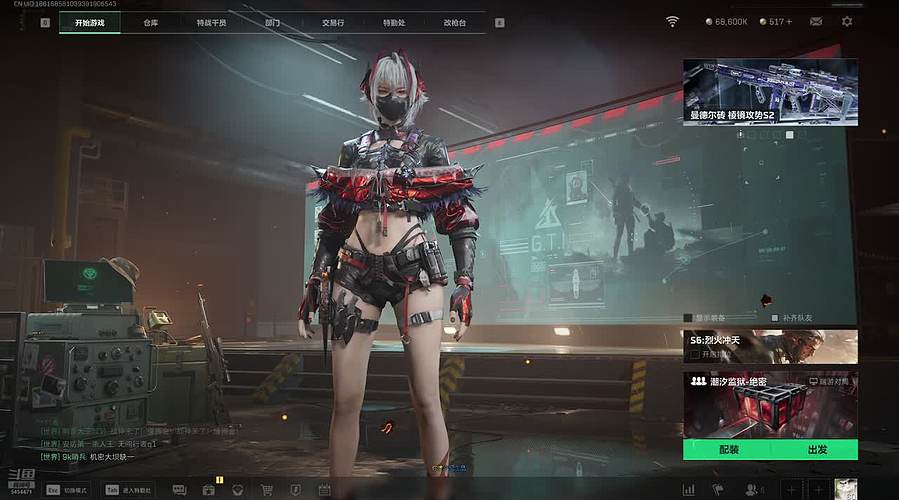The height and width of the screenshot is (500, 899).
Task: Open the 改枪台 tab
Action: (x=455, y=22)
